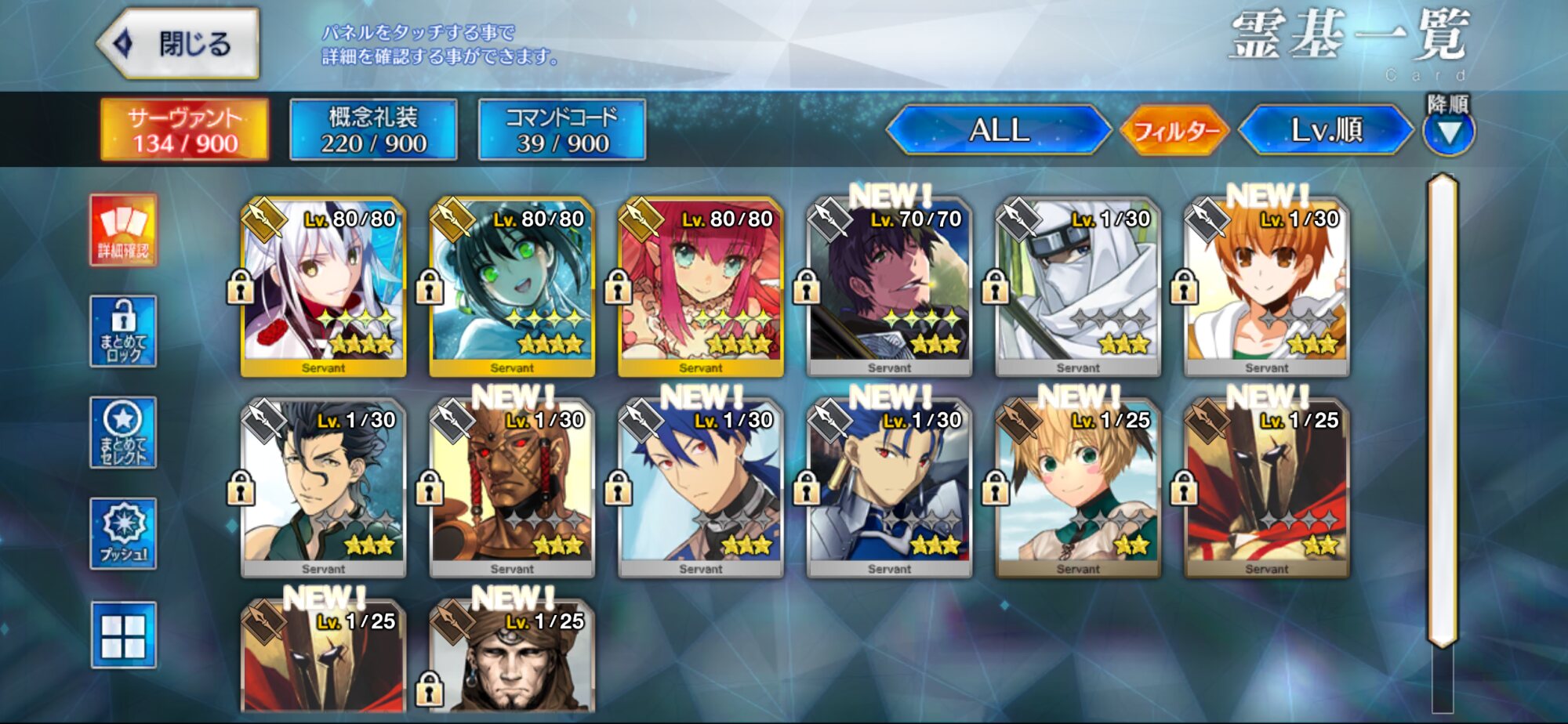Choose the blond green-eyed Lv.1/25 servant
The width and height of the screenshot is (1568, 724).
pos(1078,489)
